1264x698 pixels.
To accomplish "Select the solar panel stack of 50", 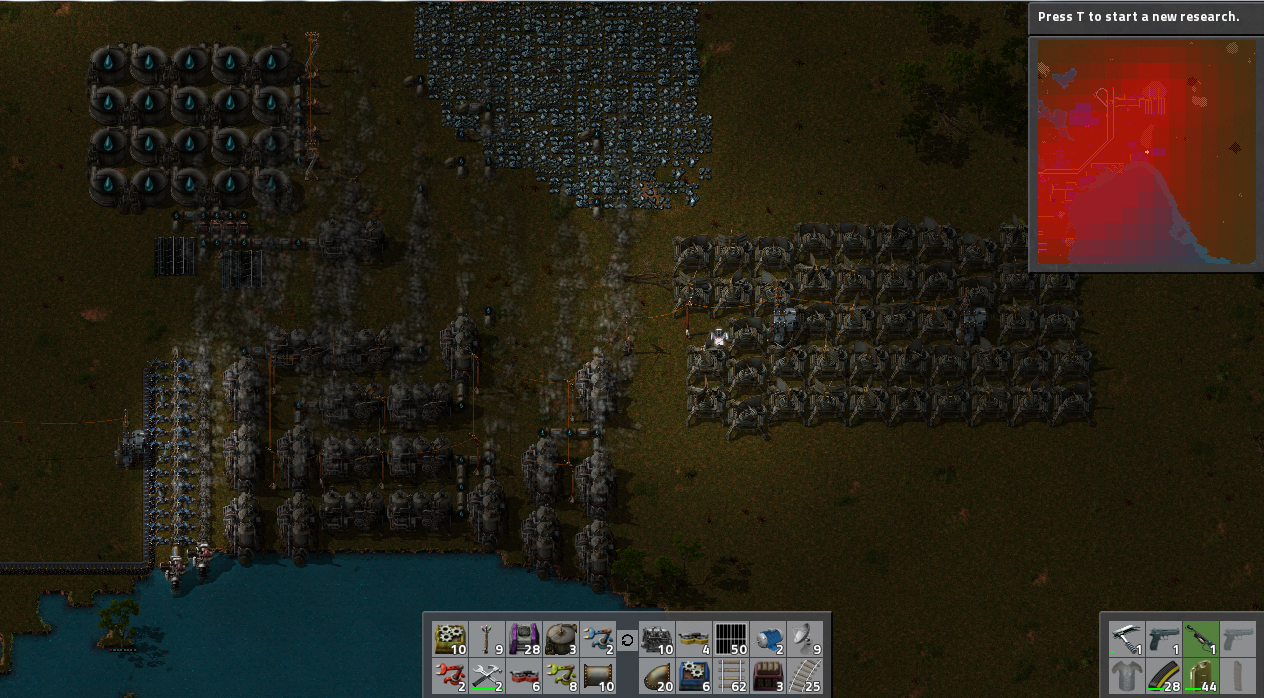I will [731, 638].
